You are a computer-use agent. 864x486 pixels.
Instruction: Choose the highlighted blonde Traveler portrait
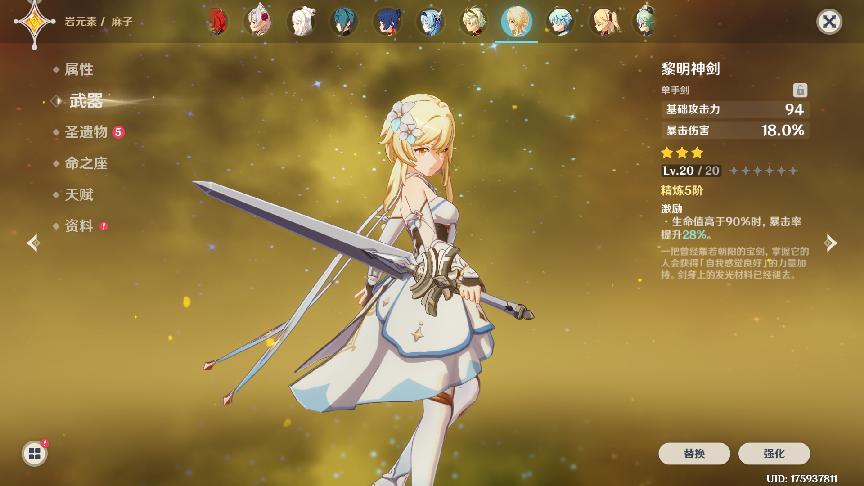[517, 21]
